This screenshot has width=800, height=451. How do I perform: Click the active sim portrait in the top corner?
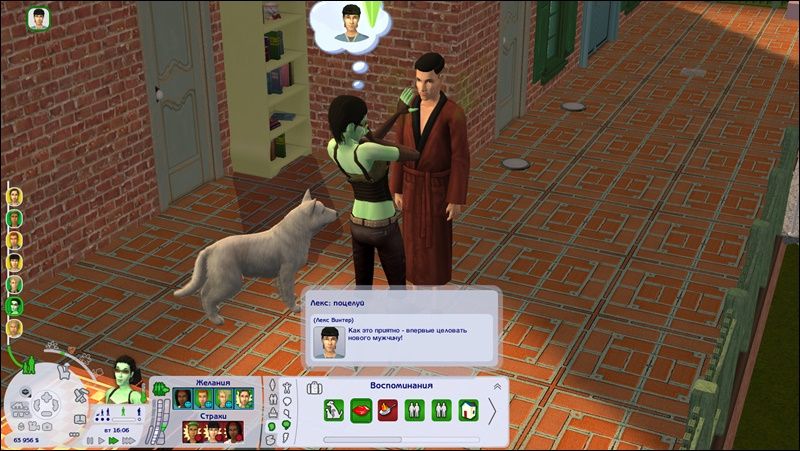coord(40,18)
